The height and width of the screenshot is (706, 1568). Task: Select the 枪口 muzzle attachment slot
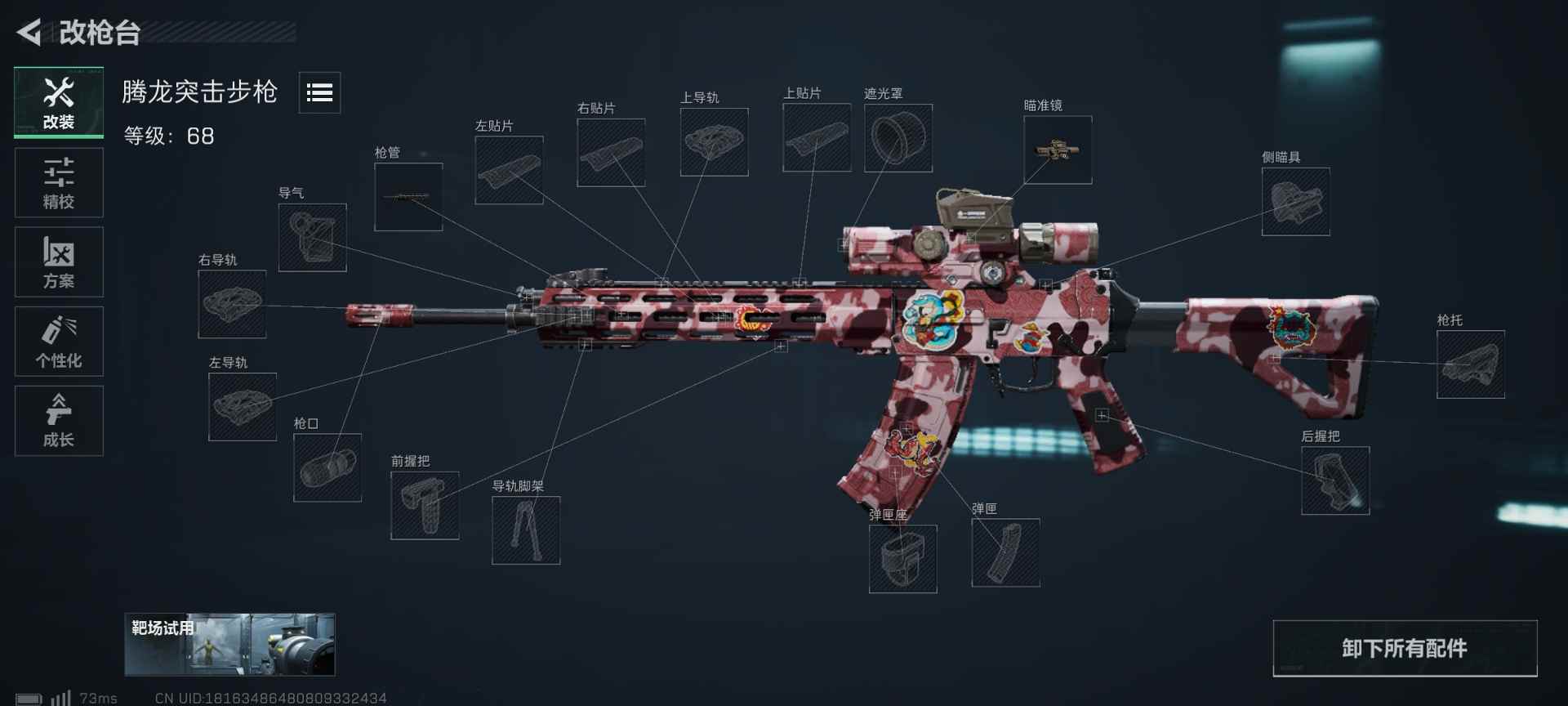pos(327,468)
